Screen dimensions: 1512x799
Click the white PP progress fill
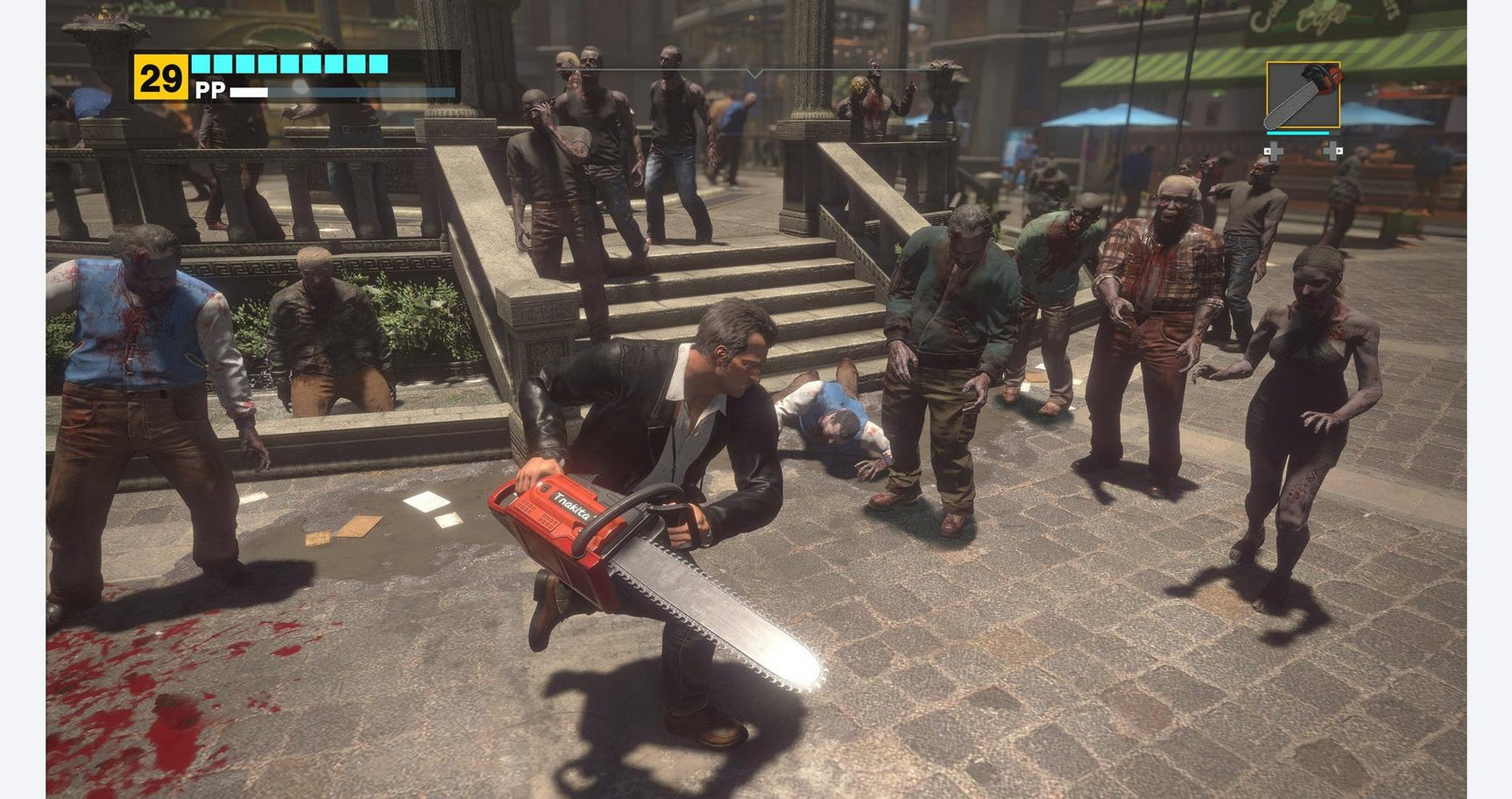249,92
